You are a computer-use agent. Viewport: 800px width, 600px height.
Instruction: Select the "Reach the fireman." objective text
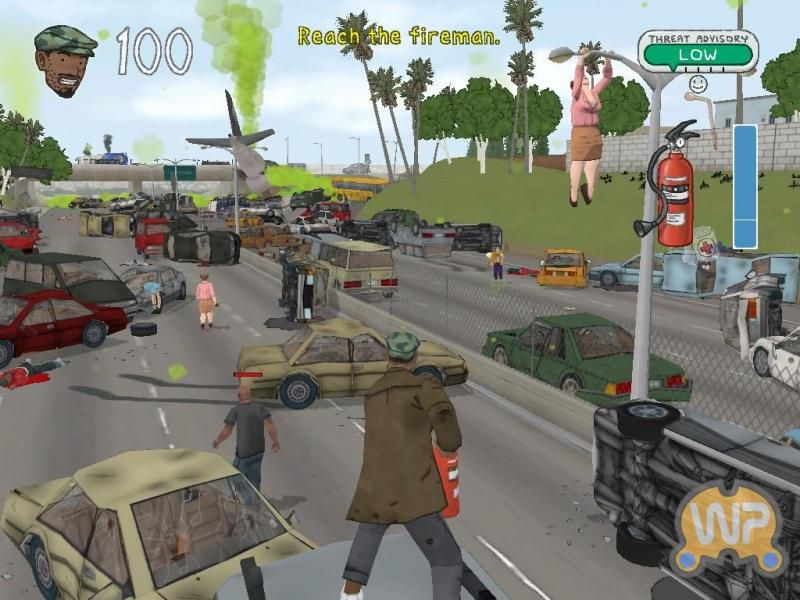[x=399, y=37]
